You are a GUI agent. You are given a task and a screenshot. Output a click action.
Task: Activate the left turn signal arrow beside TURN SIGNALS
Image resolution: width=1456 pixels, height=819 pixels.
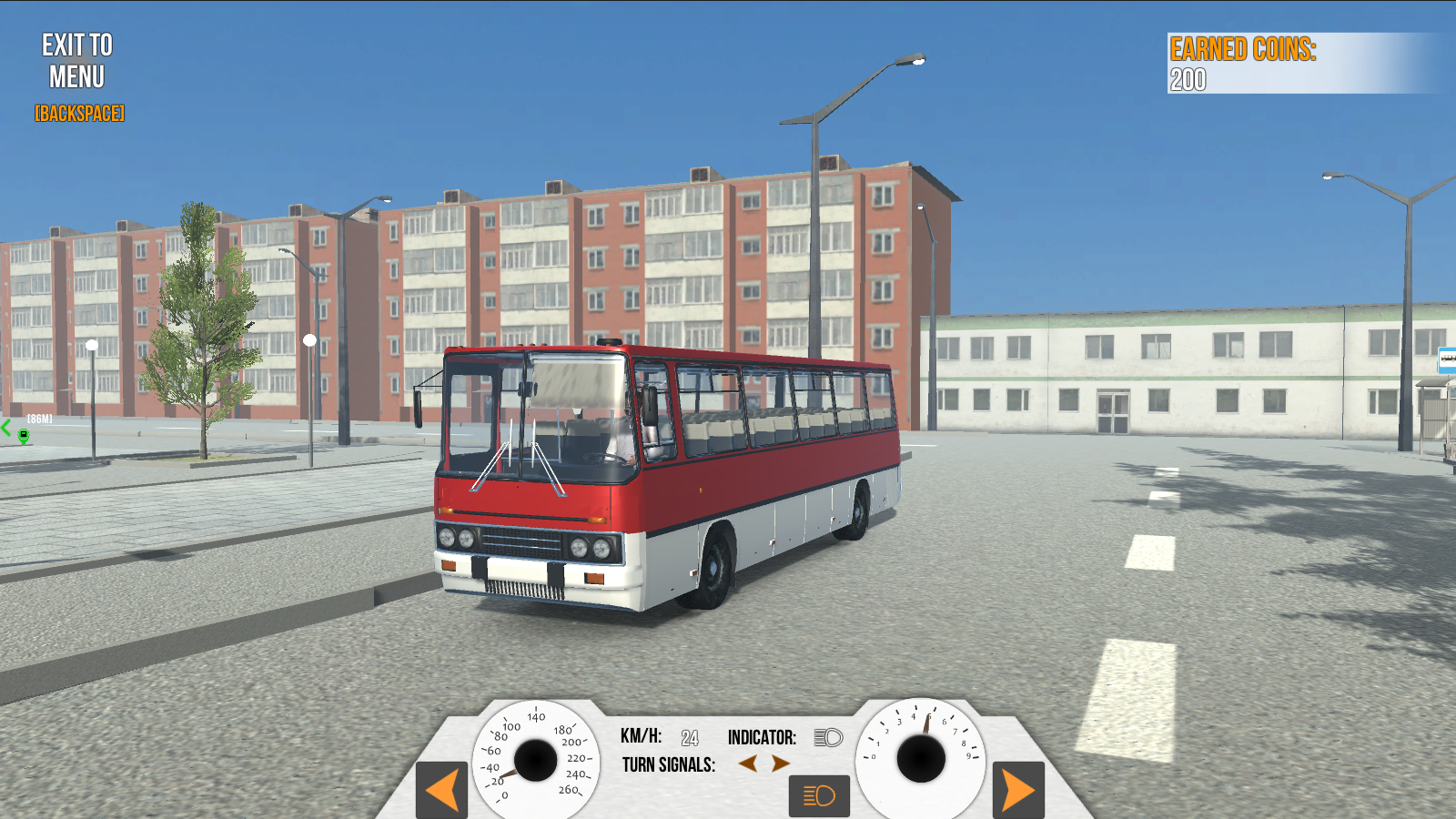748,765
